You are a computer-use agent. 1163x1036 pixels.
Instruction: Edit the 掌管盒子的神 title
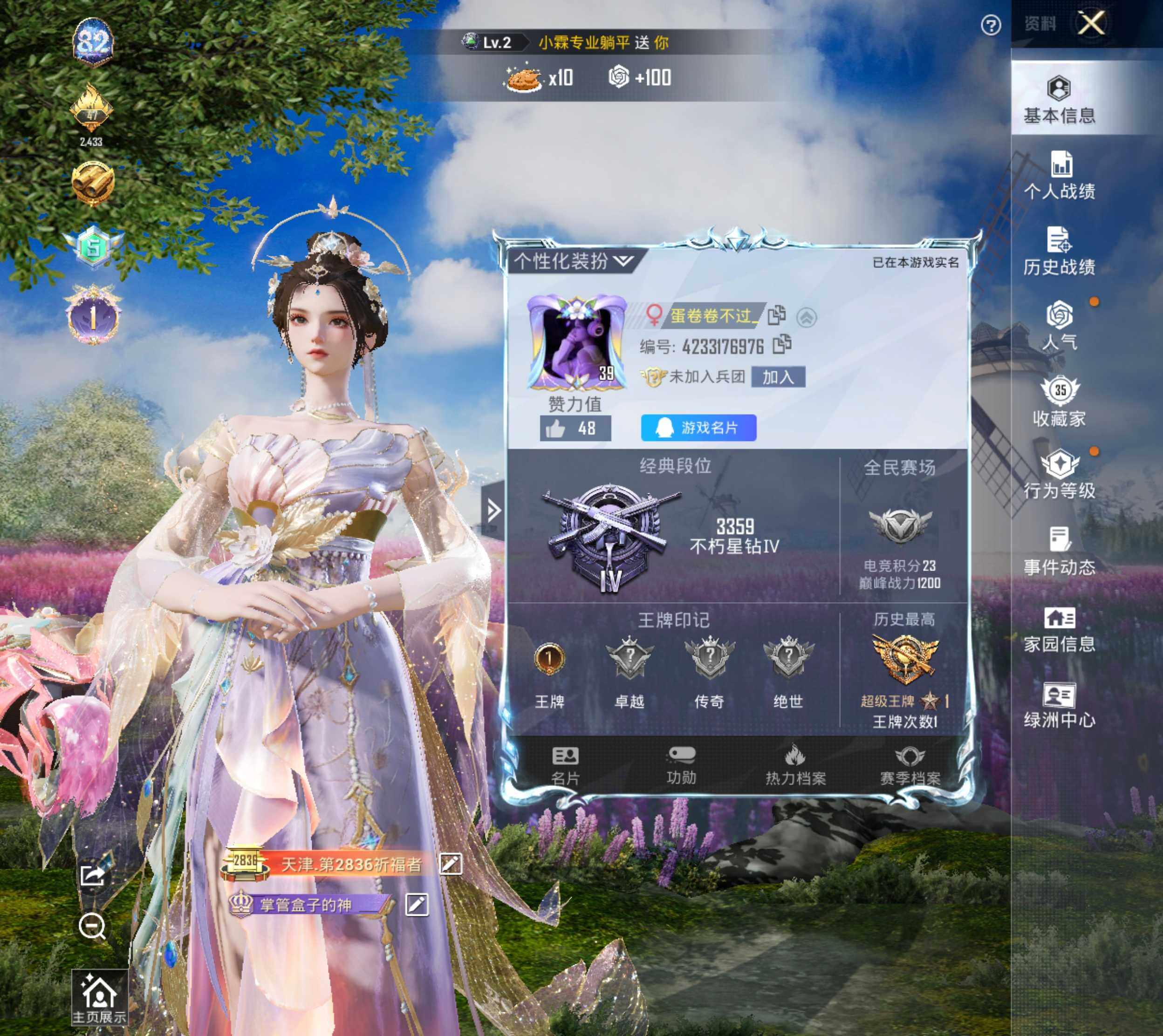point(417,905)
